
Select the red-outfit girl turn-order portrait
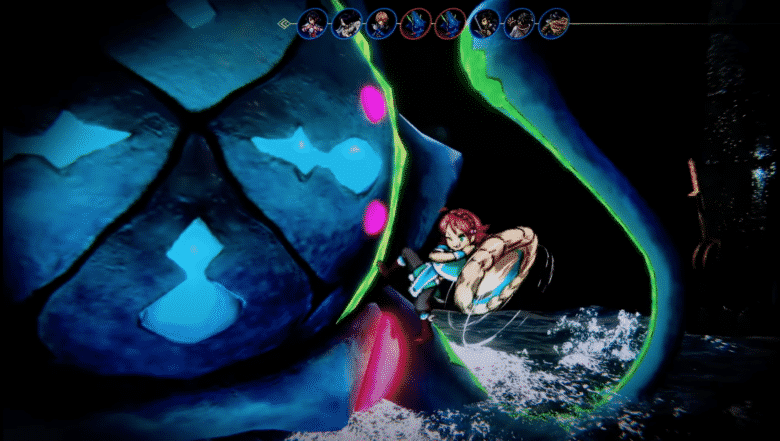pyautogui.click(x=313, y=23)
